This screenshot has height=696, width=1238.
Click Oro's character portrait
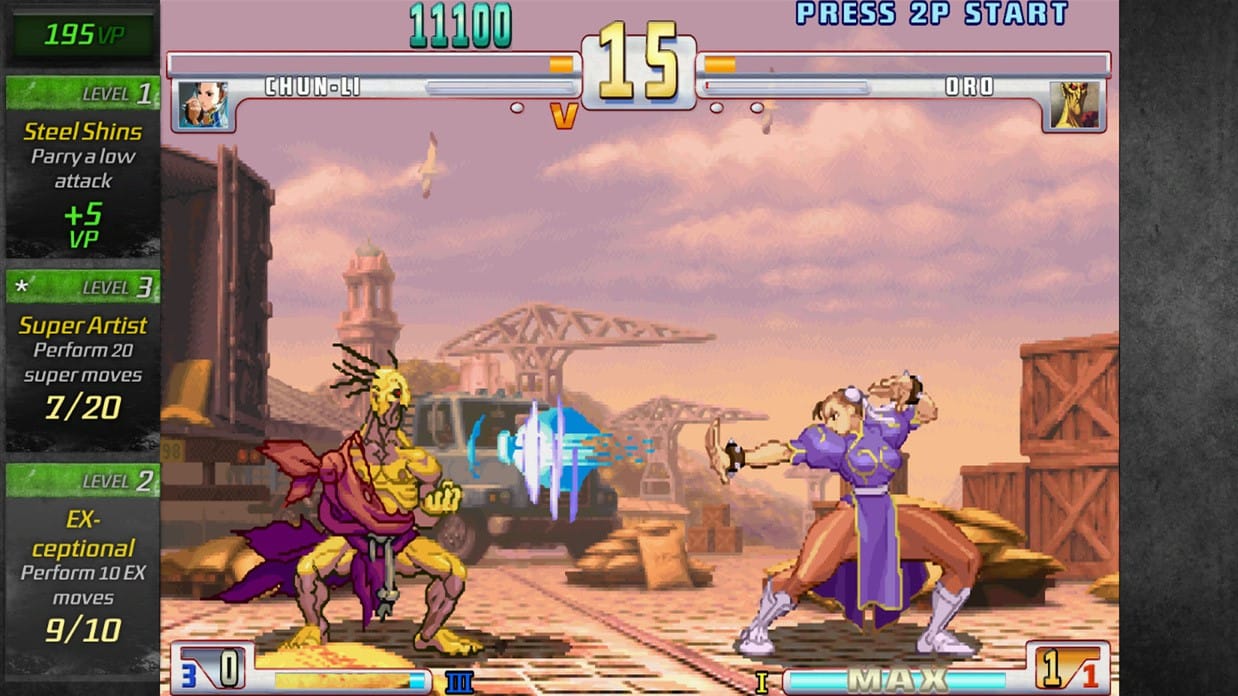pos(1074,106)
